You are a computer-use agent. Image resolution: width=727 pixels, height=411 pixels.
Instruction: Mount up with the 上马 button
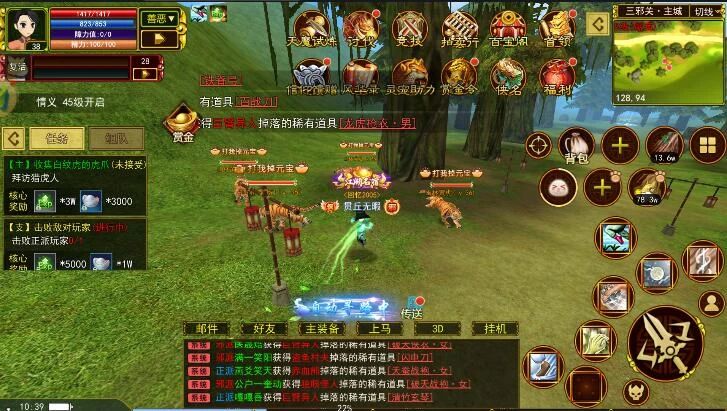tap(380, 328)
